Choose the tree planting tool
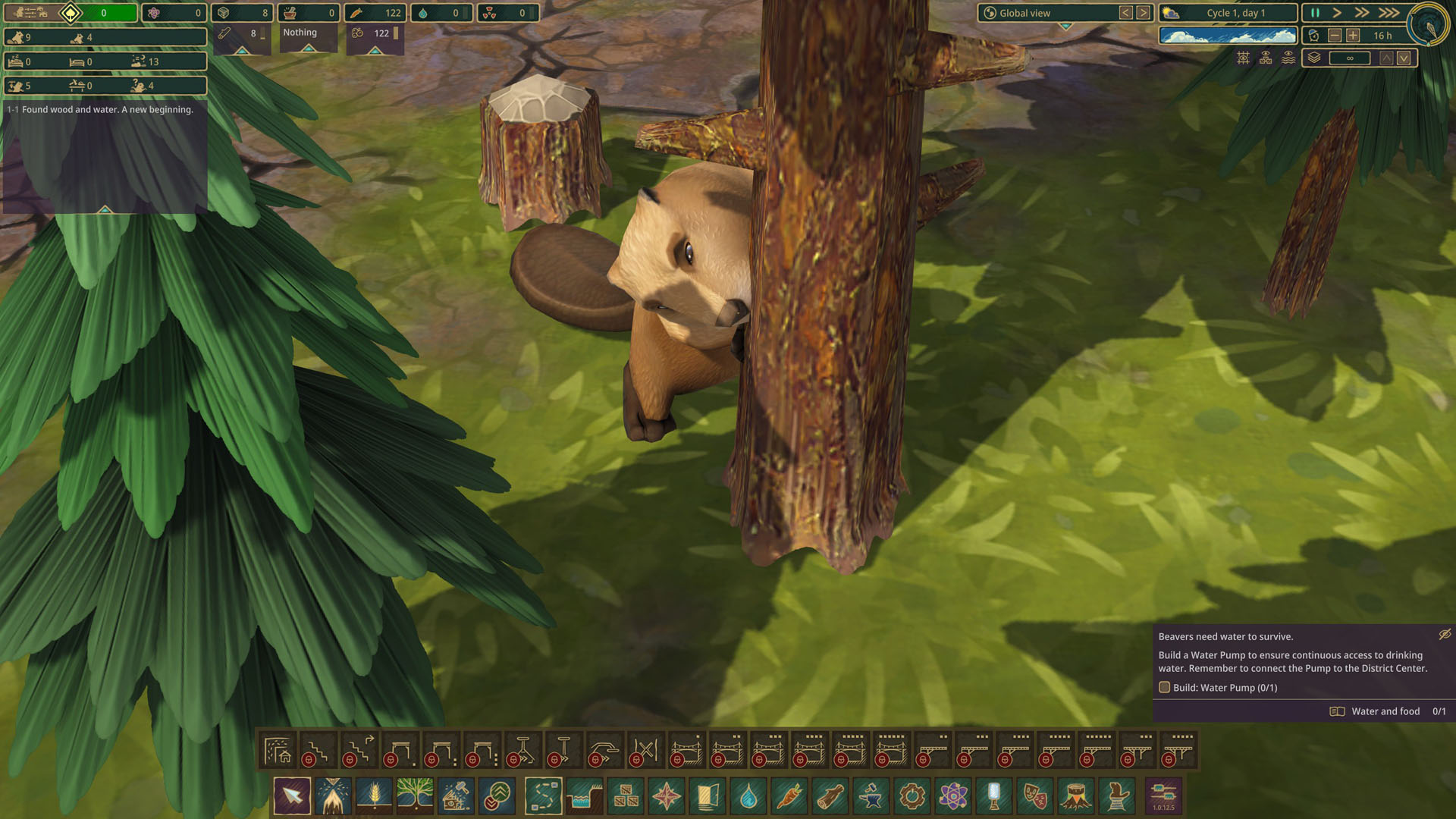Screen dimensions: 1456x819 (415, 796)
